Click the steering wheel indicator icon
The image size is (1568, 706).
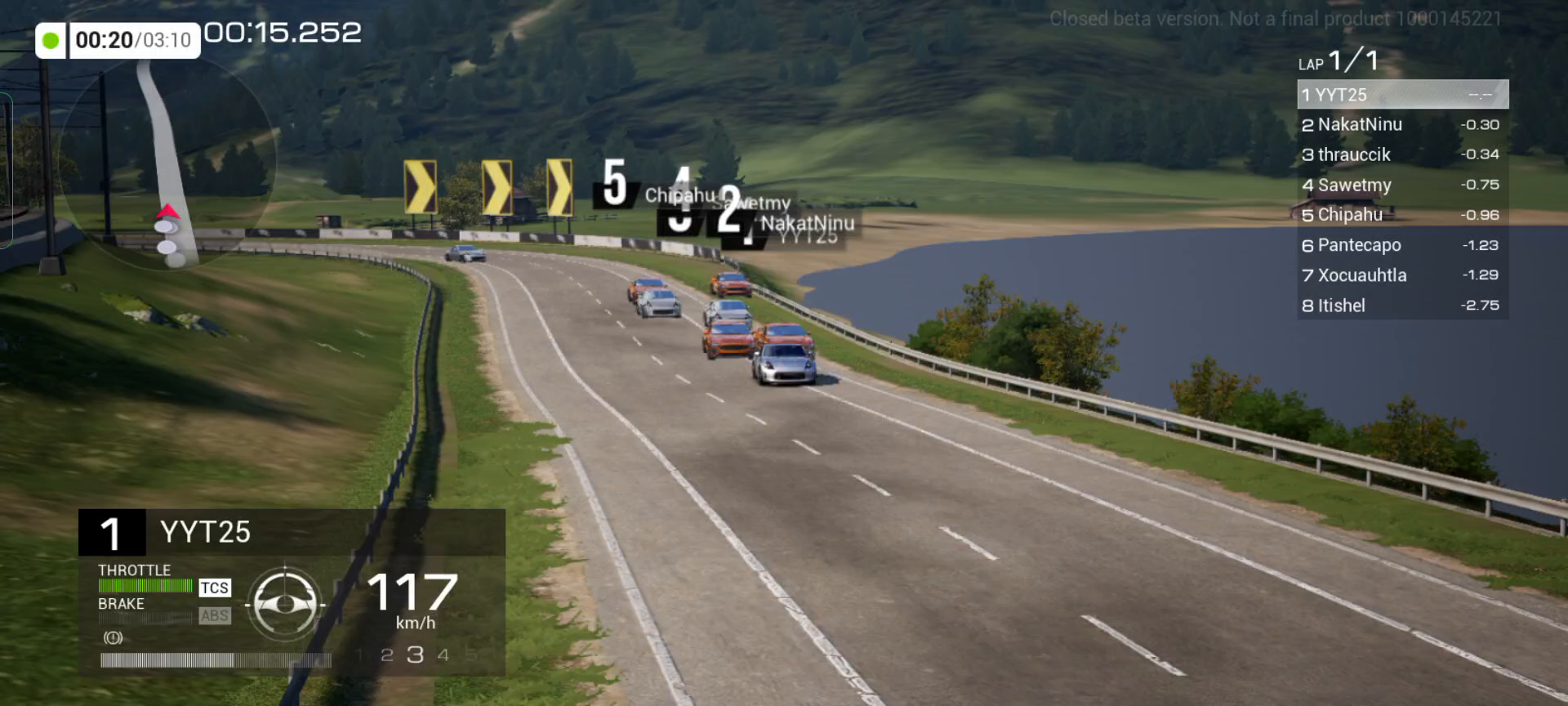click(284, 605)
